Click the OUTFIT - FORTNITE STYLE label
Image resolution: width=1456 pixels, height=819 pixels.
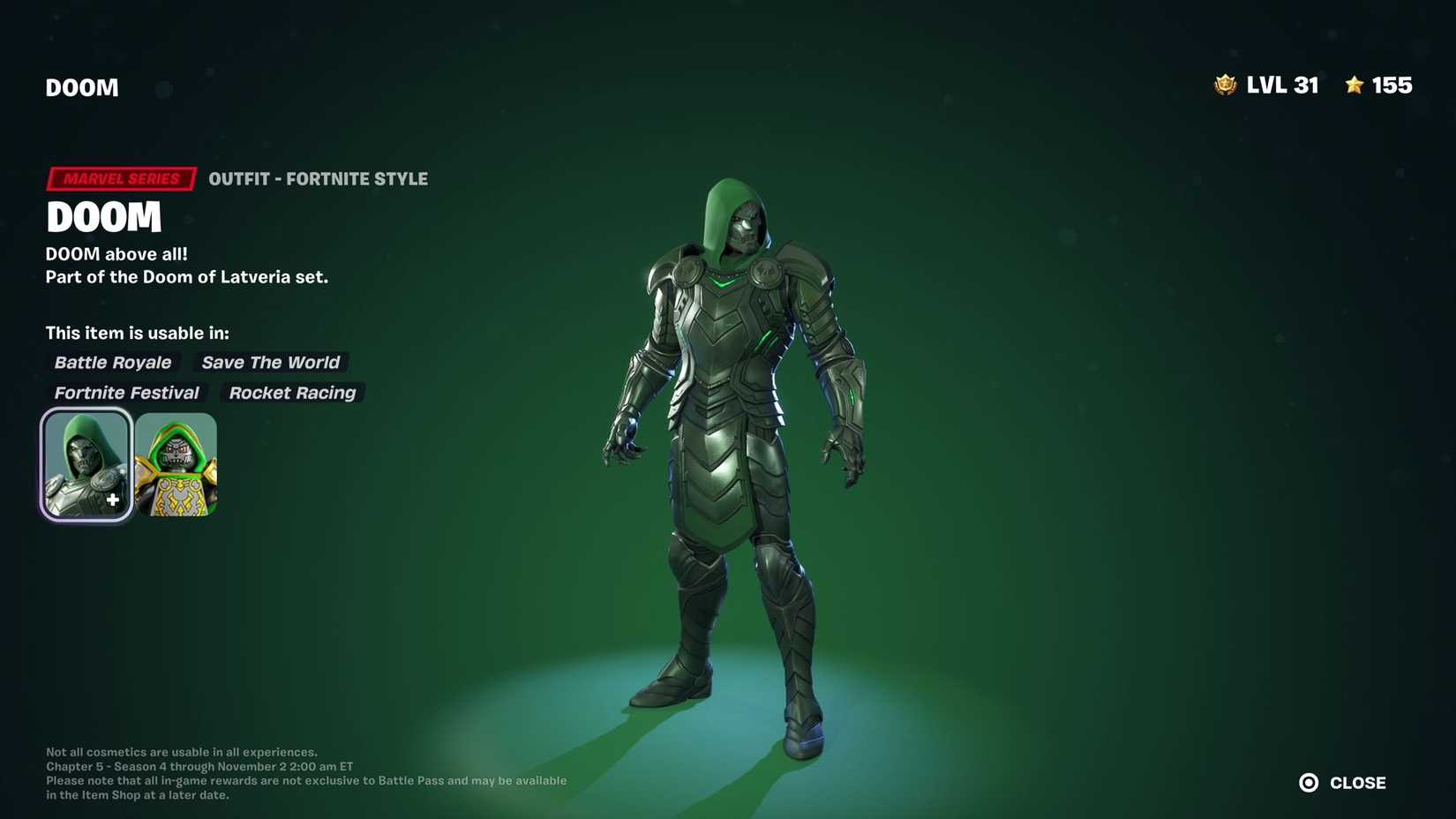(319, 178)
